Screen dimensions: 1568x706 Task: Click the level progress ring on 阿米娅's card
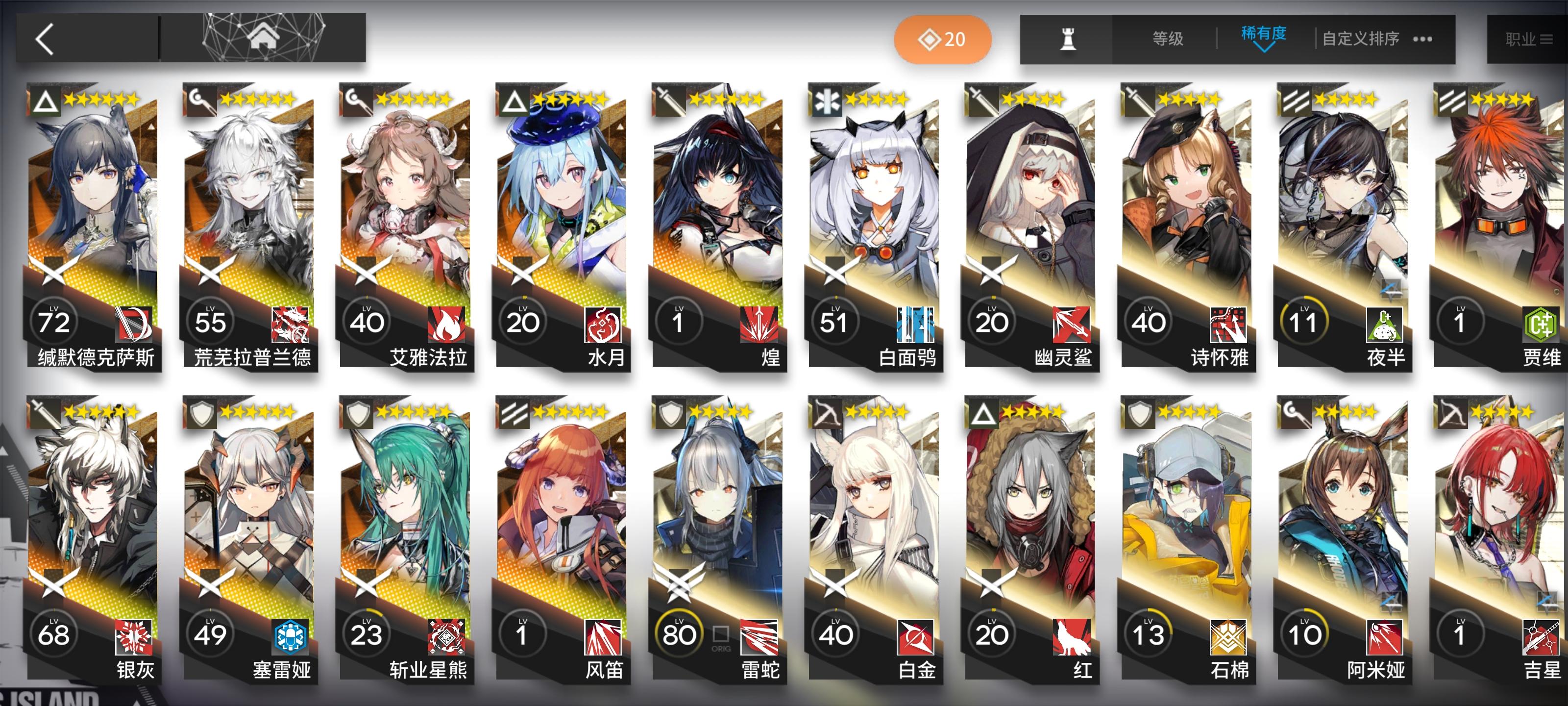[1306, 633]
